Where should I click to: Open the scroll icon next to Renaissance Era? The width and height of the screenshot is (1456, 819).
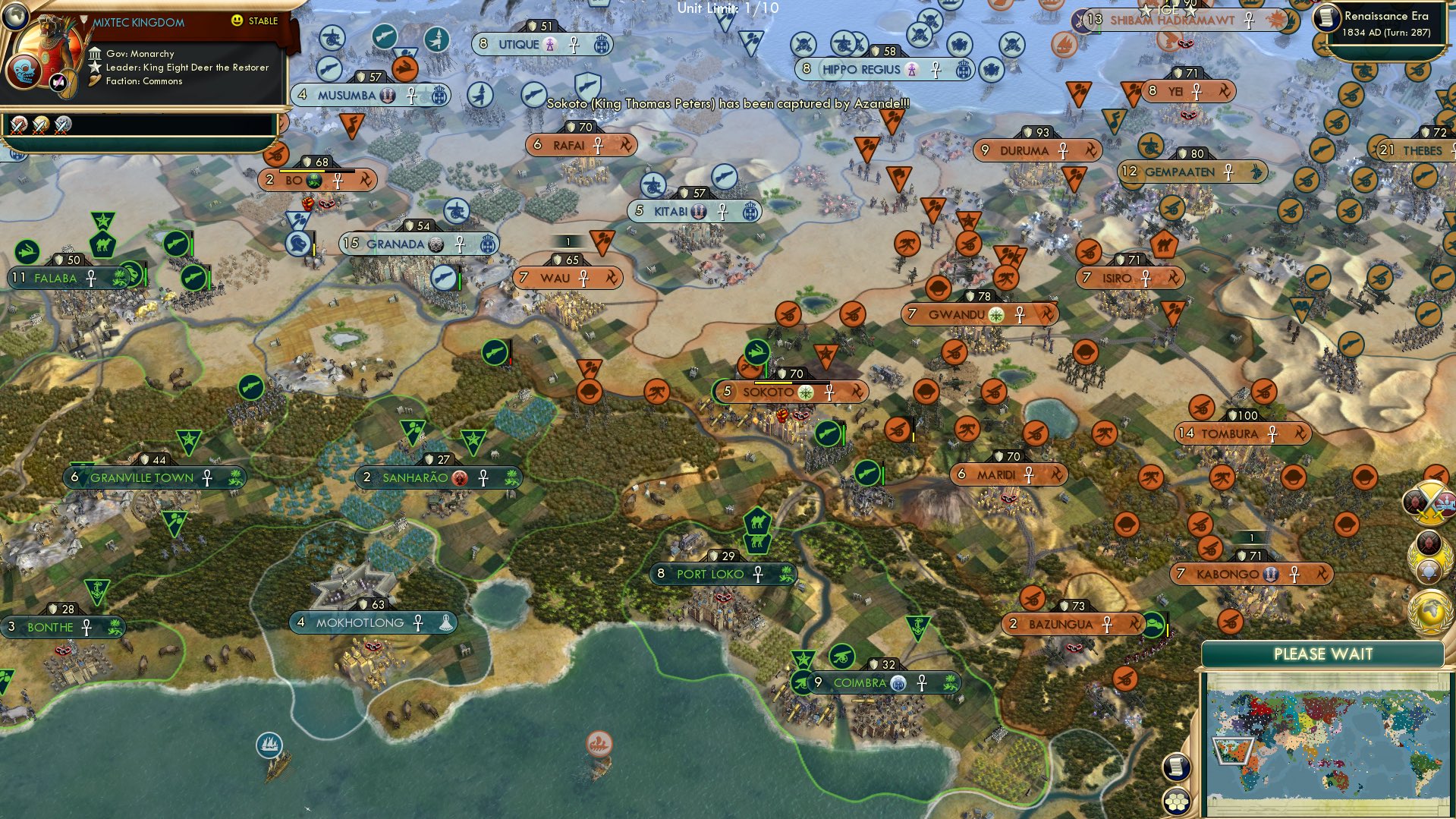1327,18
